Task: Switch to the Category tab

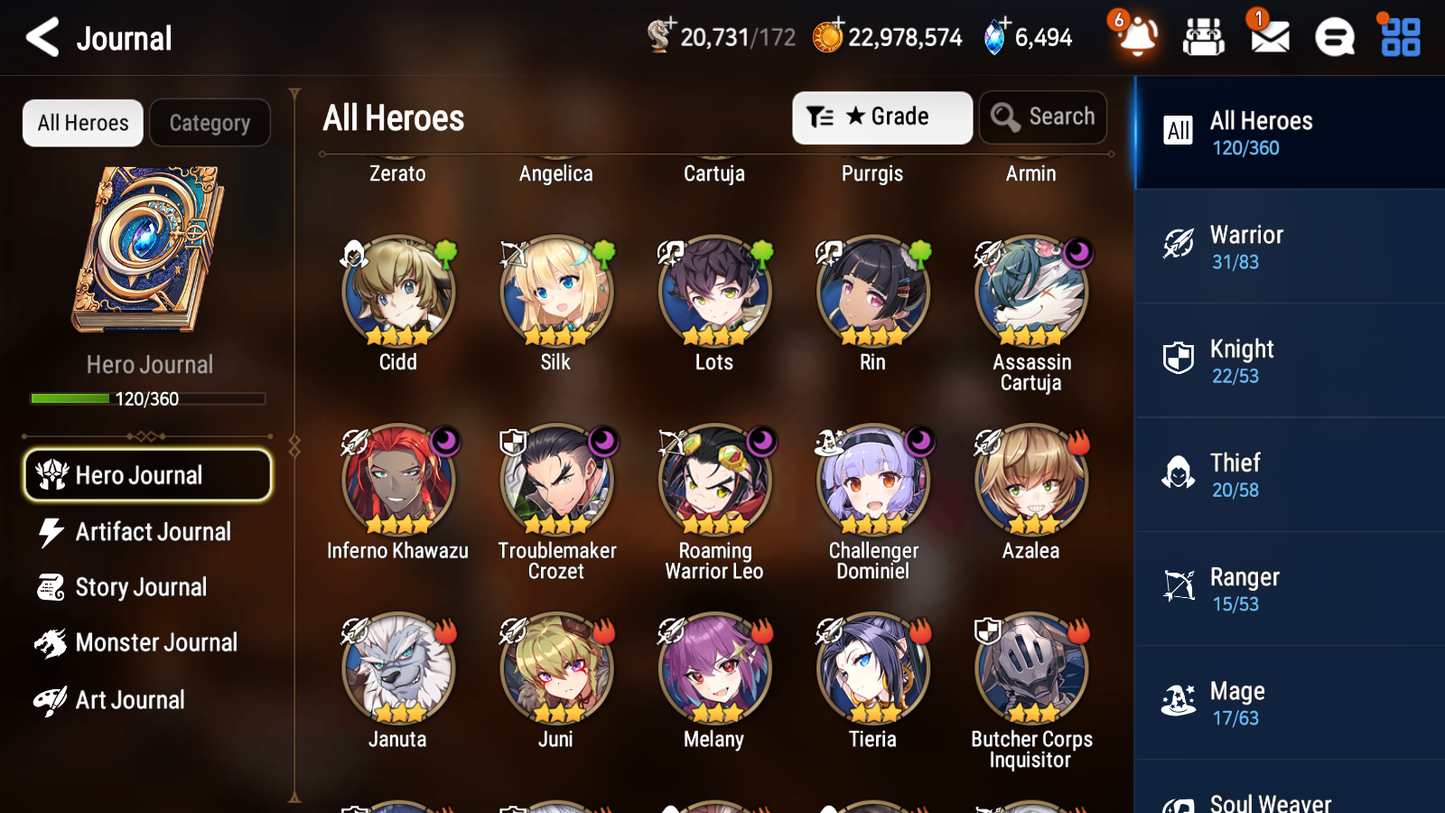Action: click(x=210, y=122)
